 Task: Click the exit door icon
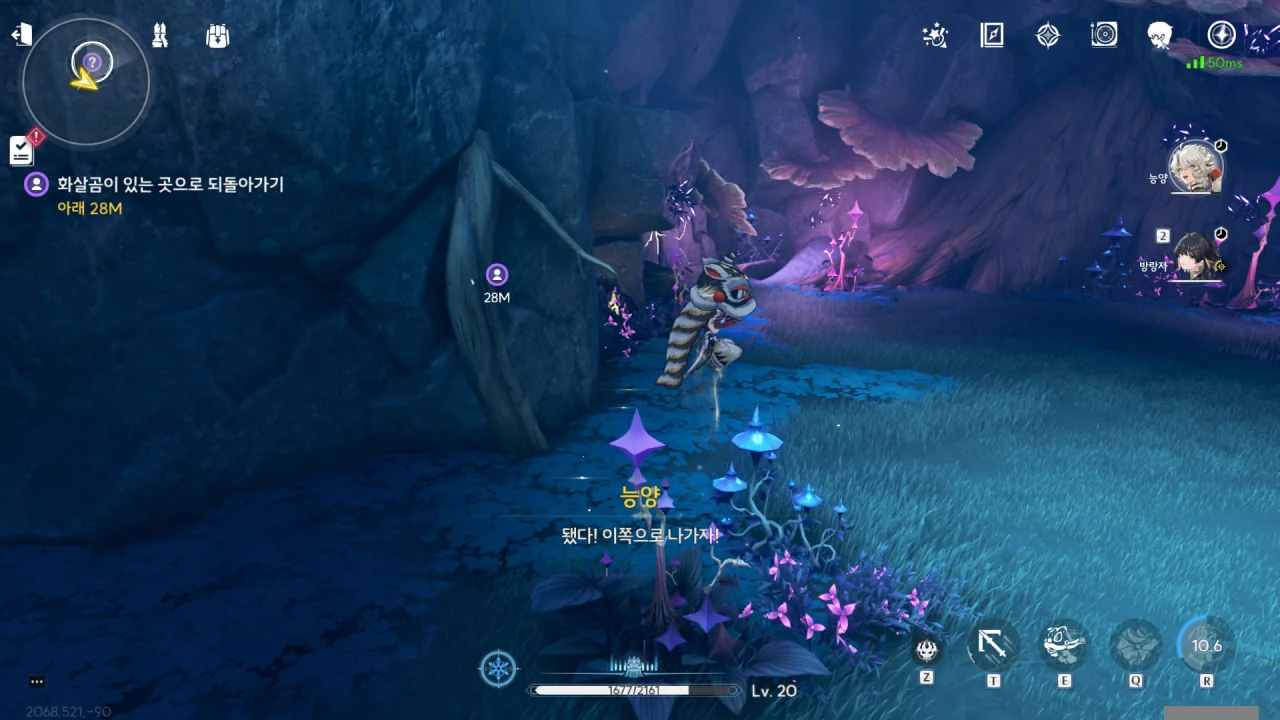click(21, 36)
